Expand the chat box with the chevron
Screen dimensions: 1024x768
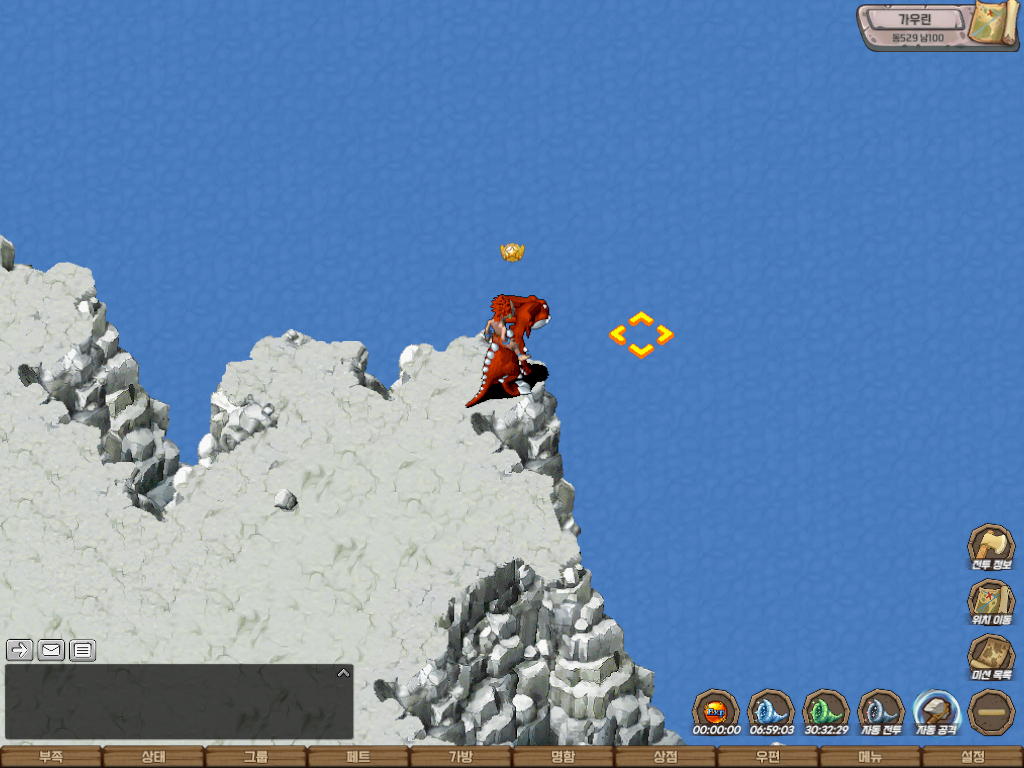click(343, 673)
